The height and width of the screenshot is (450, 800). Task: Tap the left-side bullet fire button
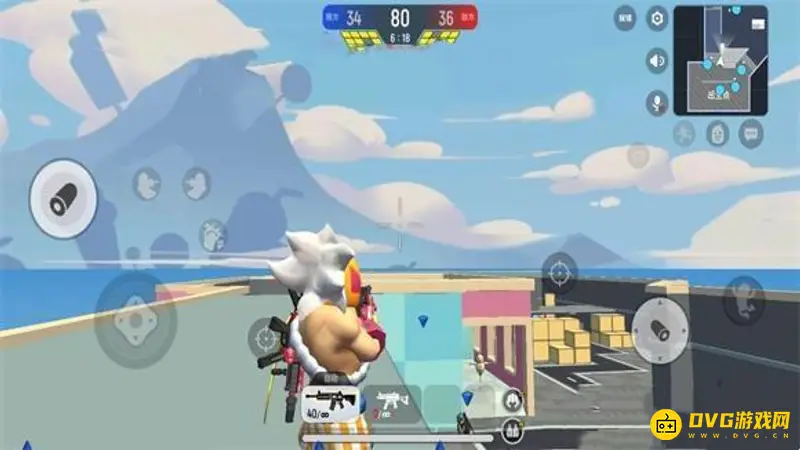click(63, 198)
